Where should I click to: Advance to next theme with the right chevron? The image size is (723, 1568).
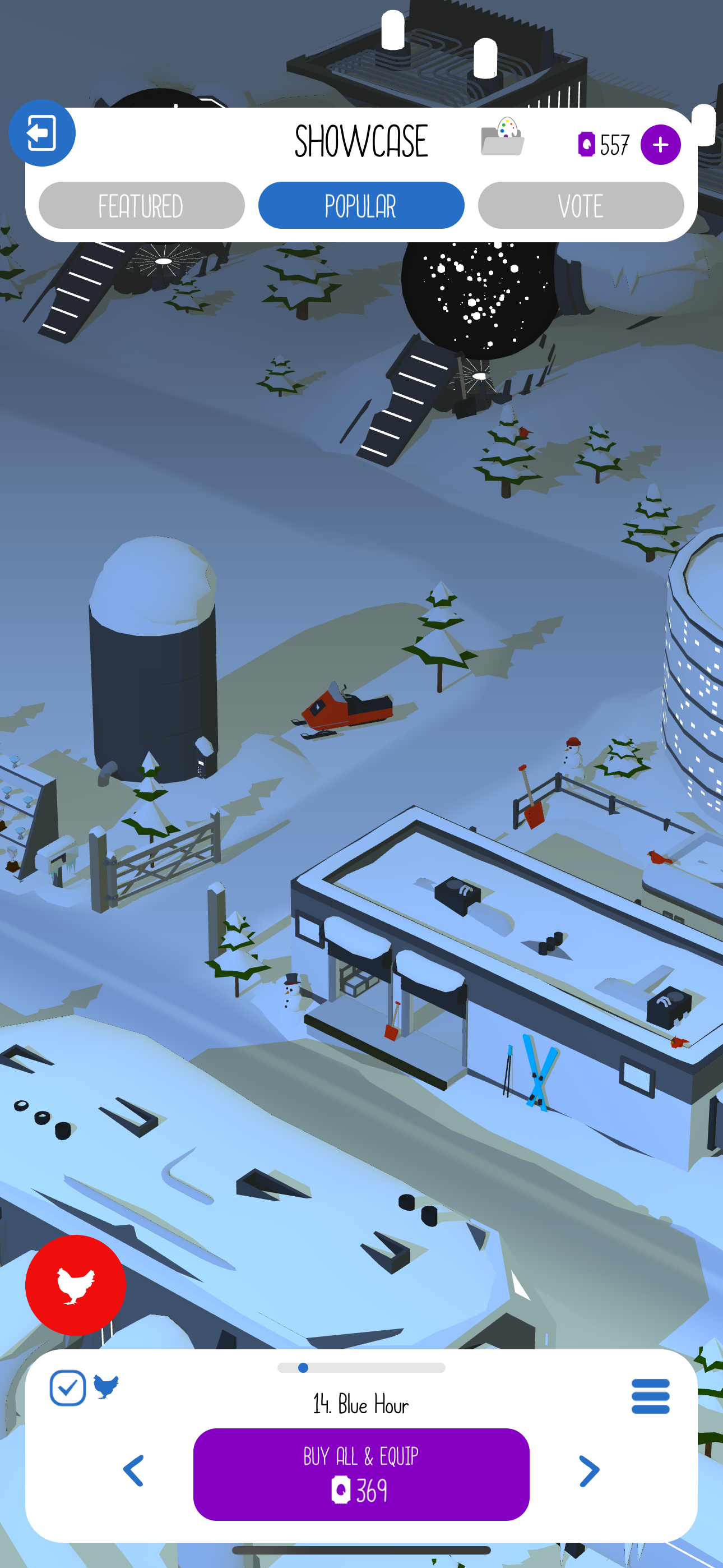(x=588, y=1471)
